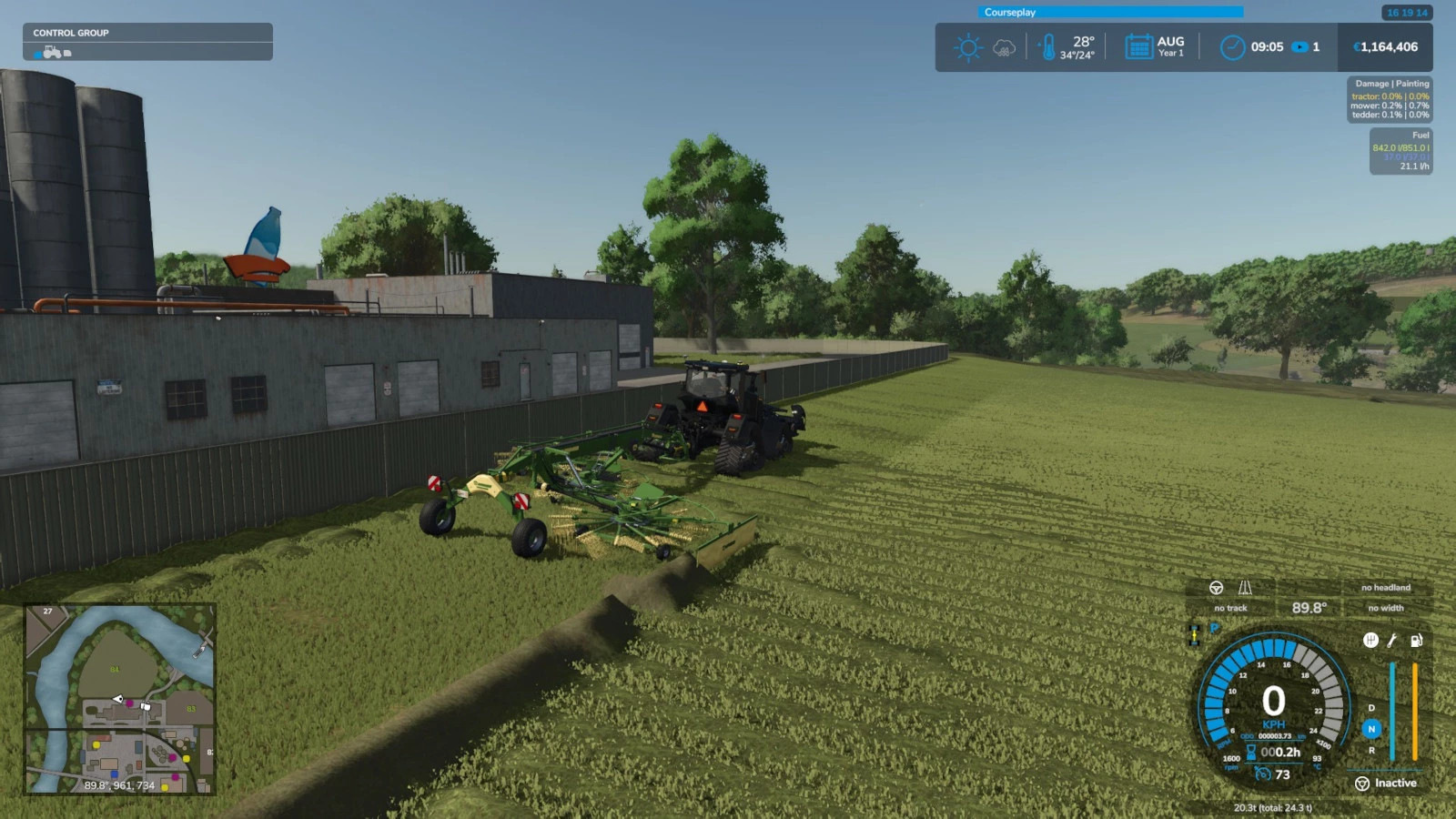Click the 'no track' label
Image resolution: width=1456 pixels, height=819 pixels.
[1230, 608]
